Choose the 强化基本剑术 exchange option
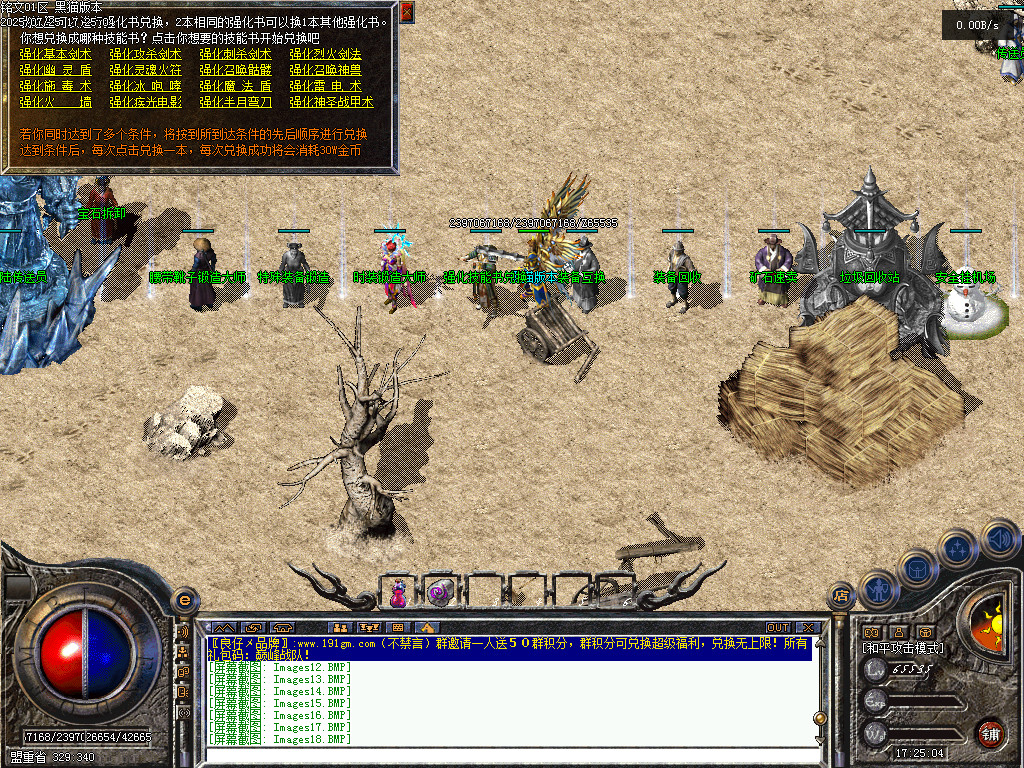This screenshot has width=1024, height=768. click(x=55, y=54)
